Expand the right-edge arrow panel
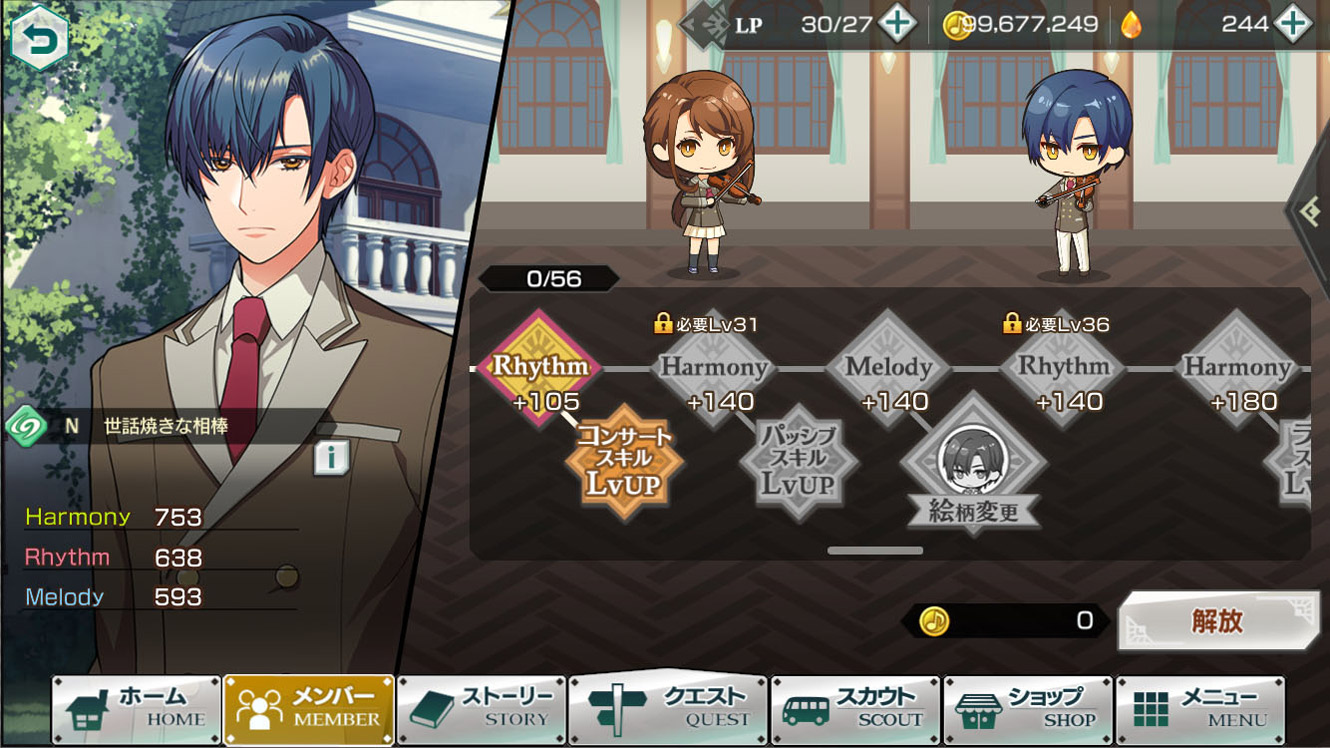The height and width of the screenshot is (748, 1330). pos(1310,211)
